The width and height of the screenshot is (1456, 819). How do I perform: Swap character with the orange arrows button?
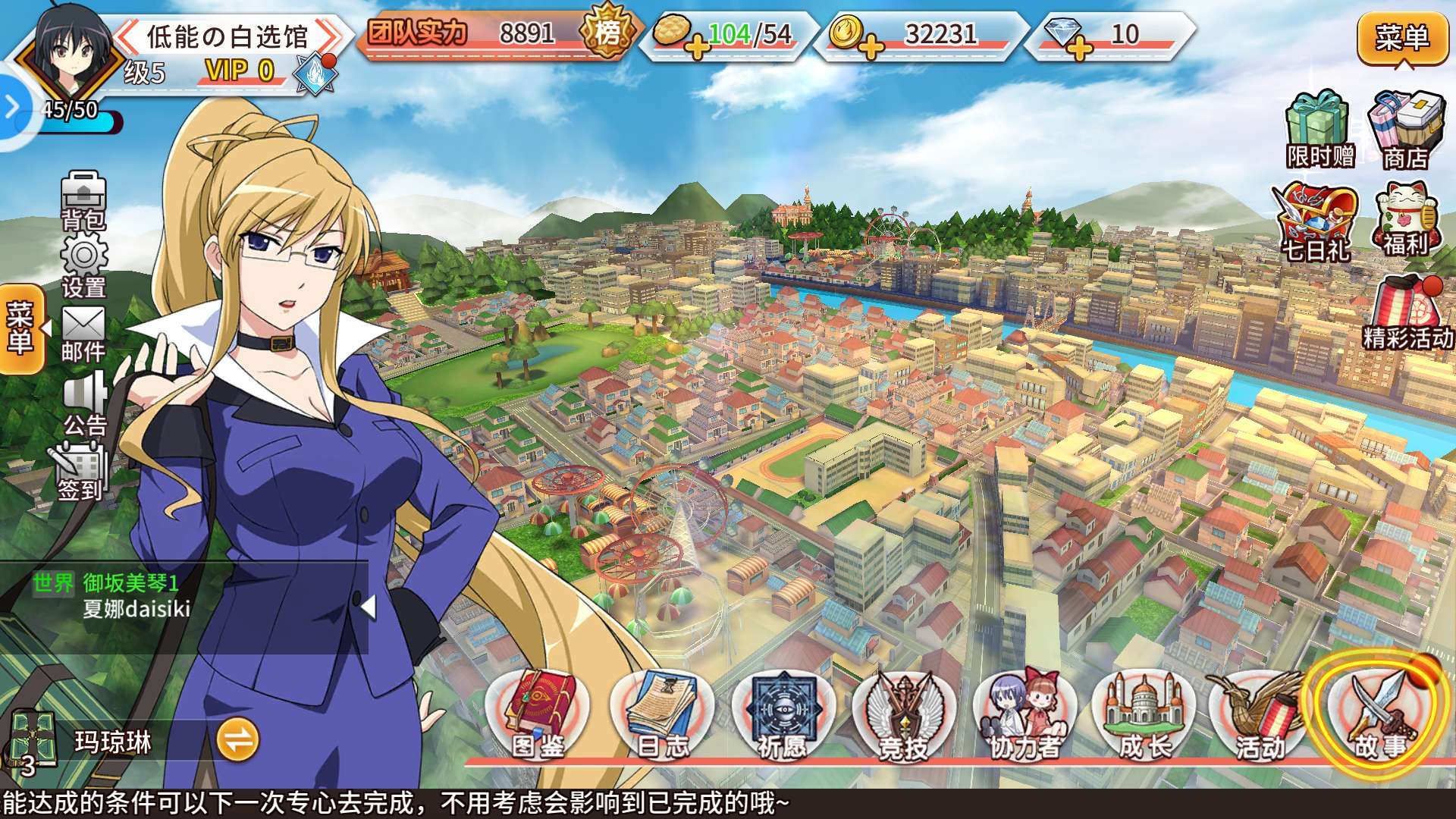237,740
